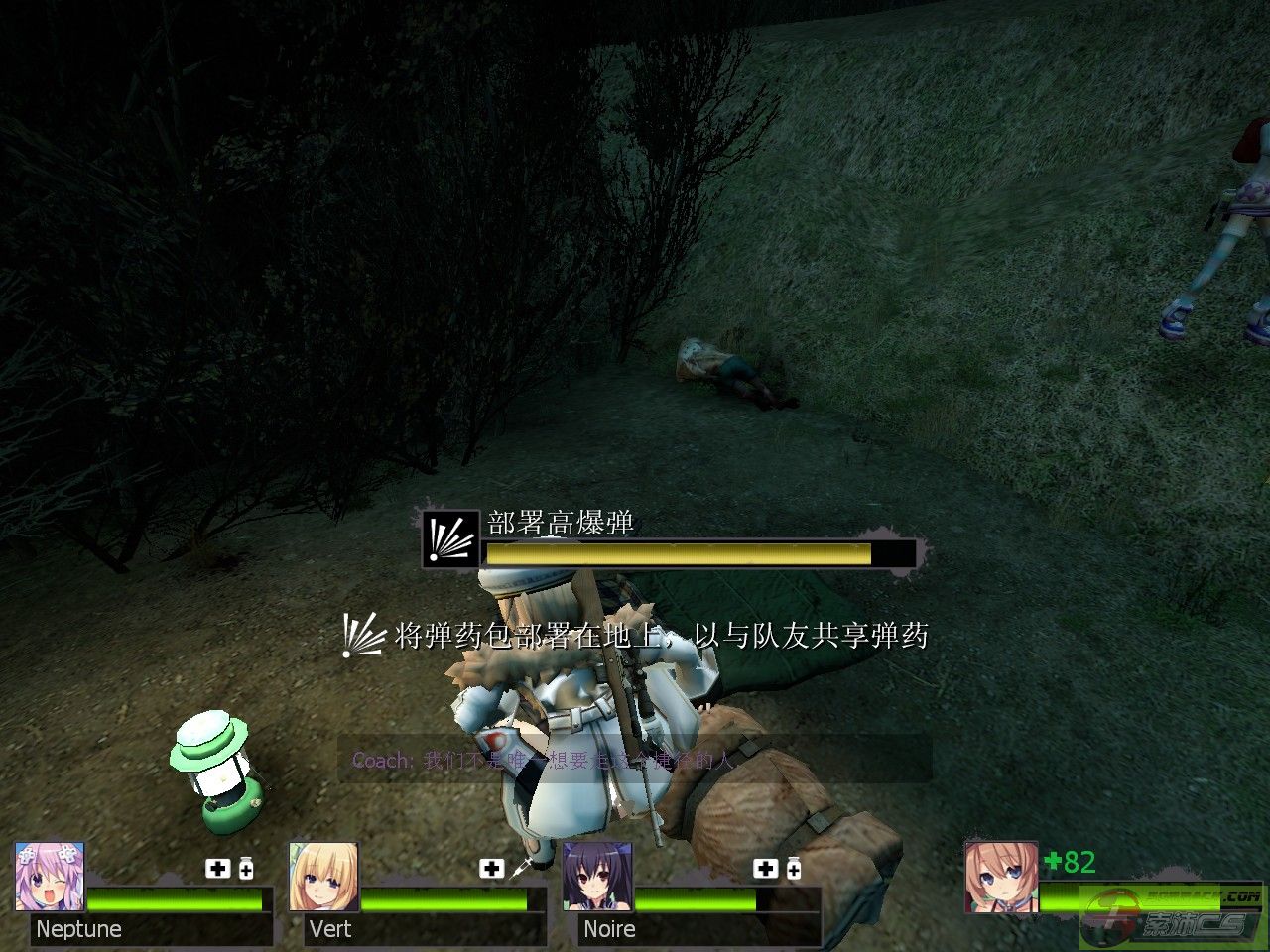
Task: Click Neptune's pain pills bottle icon
Action: [x=246, y=869]
